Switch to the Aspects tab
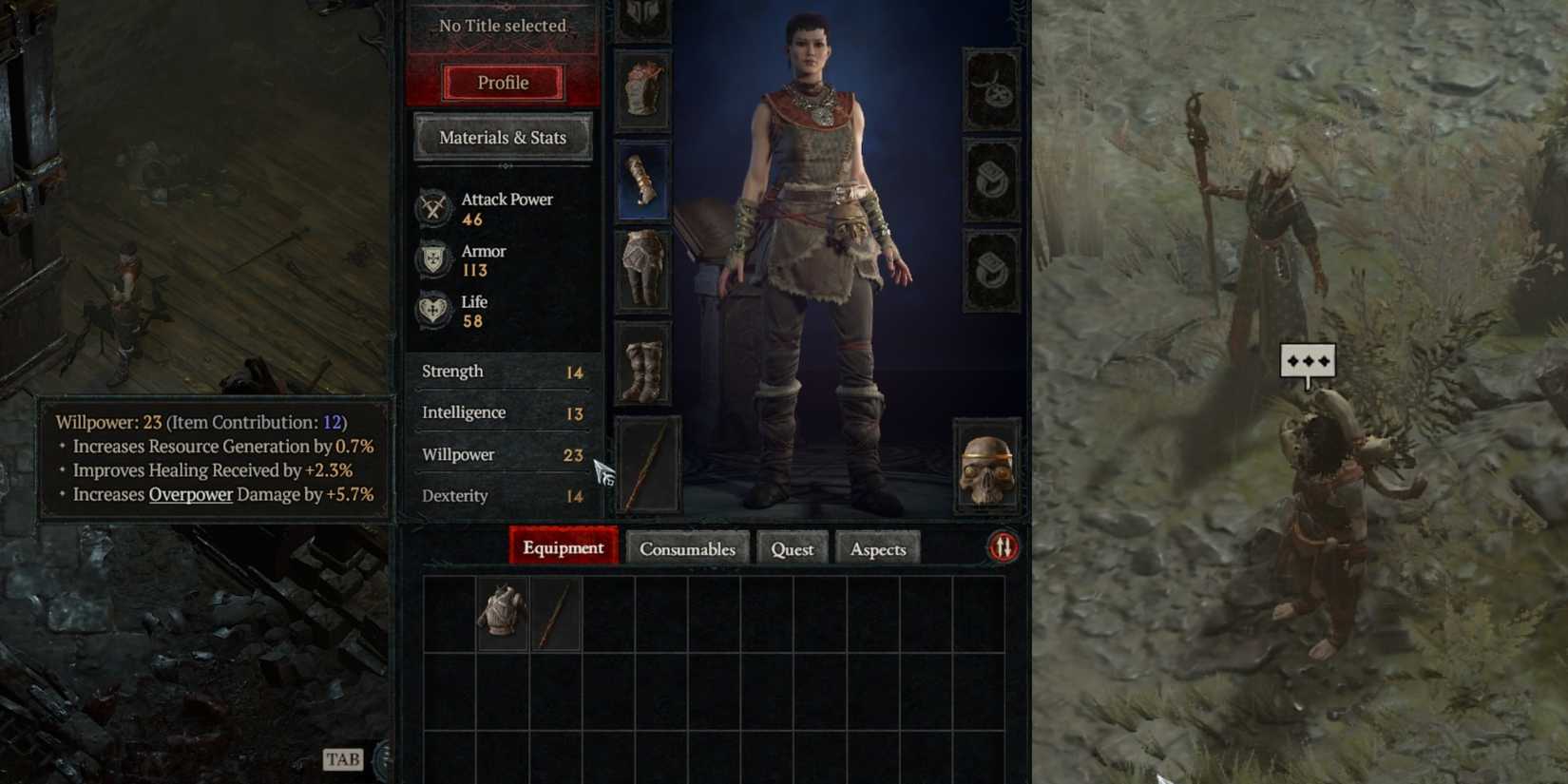1568x784 pixels. click(x=877, y=548)
